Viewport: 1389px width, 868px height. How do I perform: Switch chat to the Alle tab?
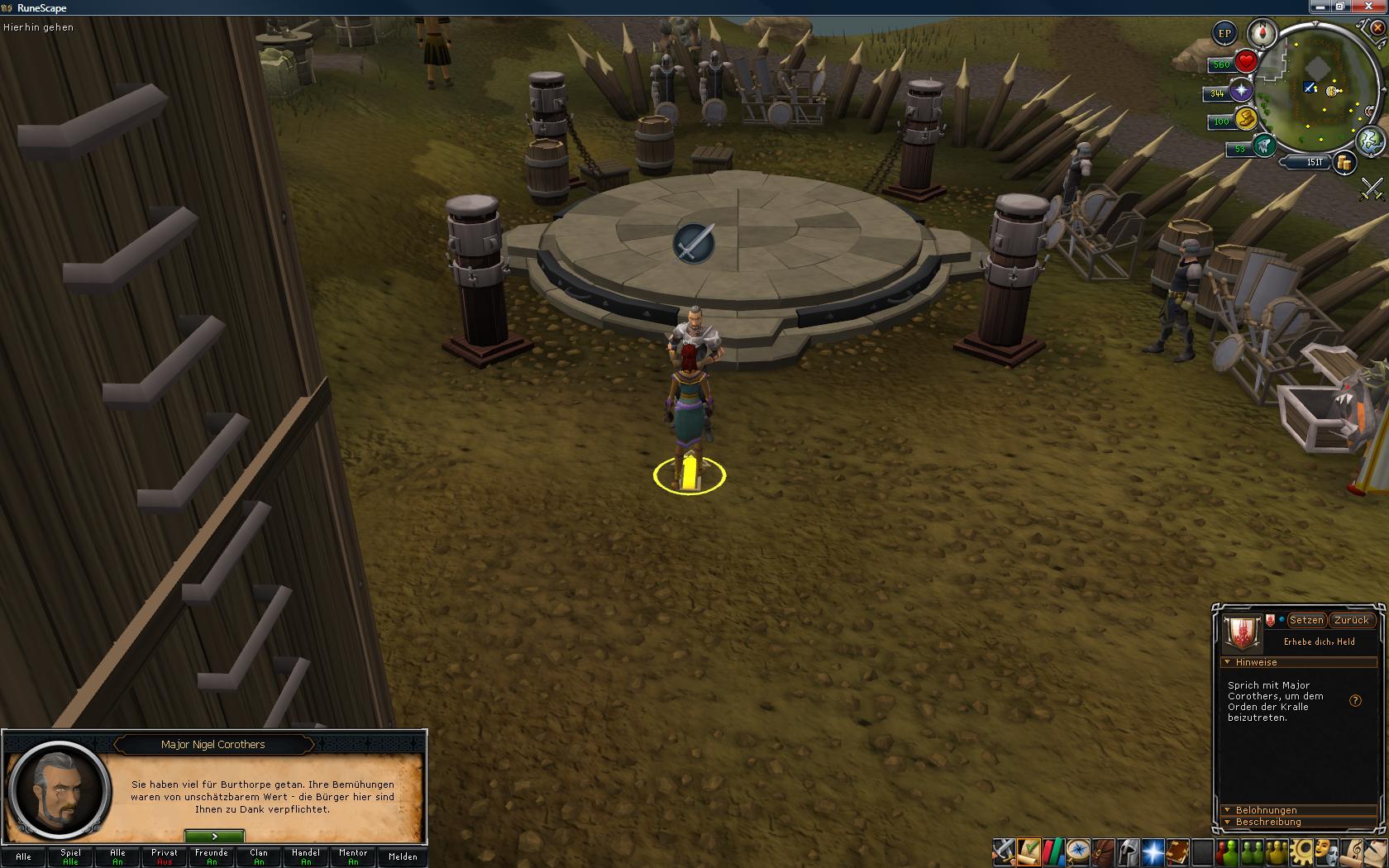(x=23, y=856)
